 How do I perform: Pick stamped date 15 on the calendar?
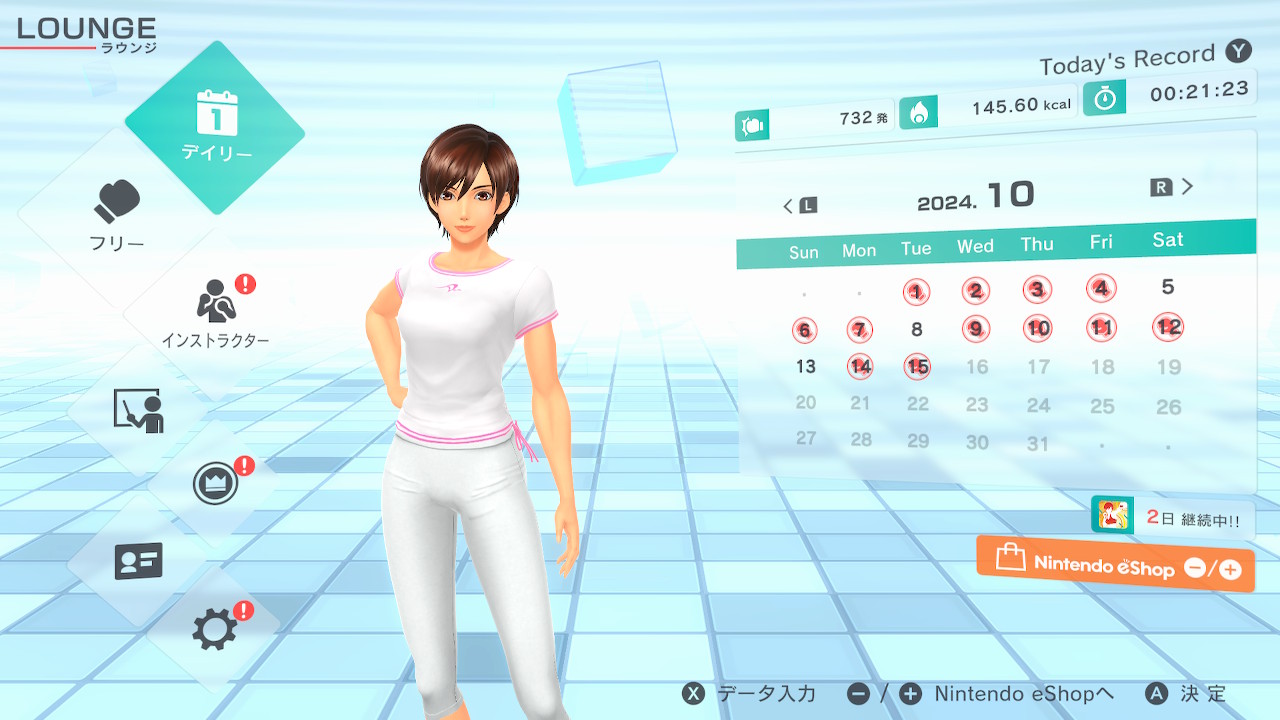917,367
